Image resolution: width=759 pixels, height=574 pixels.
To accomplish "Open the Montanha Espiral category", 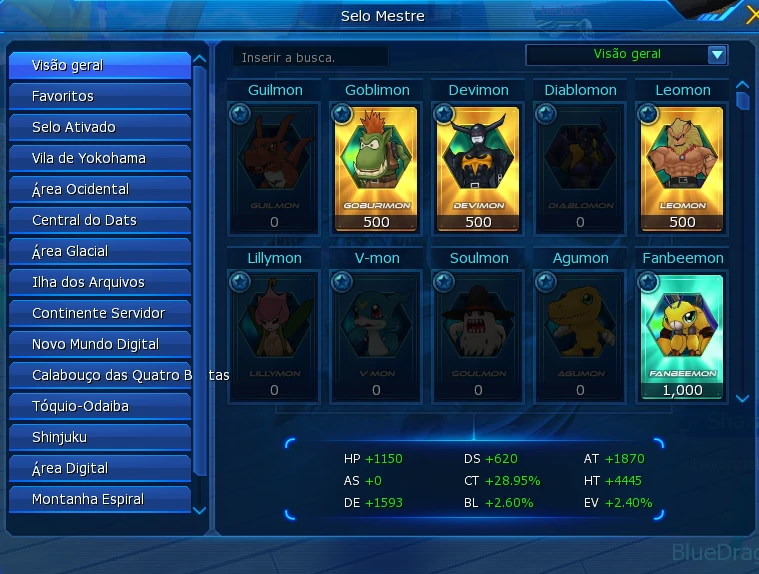I will (99, 499).
